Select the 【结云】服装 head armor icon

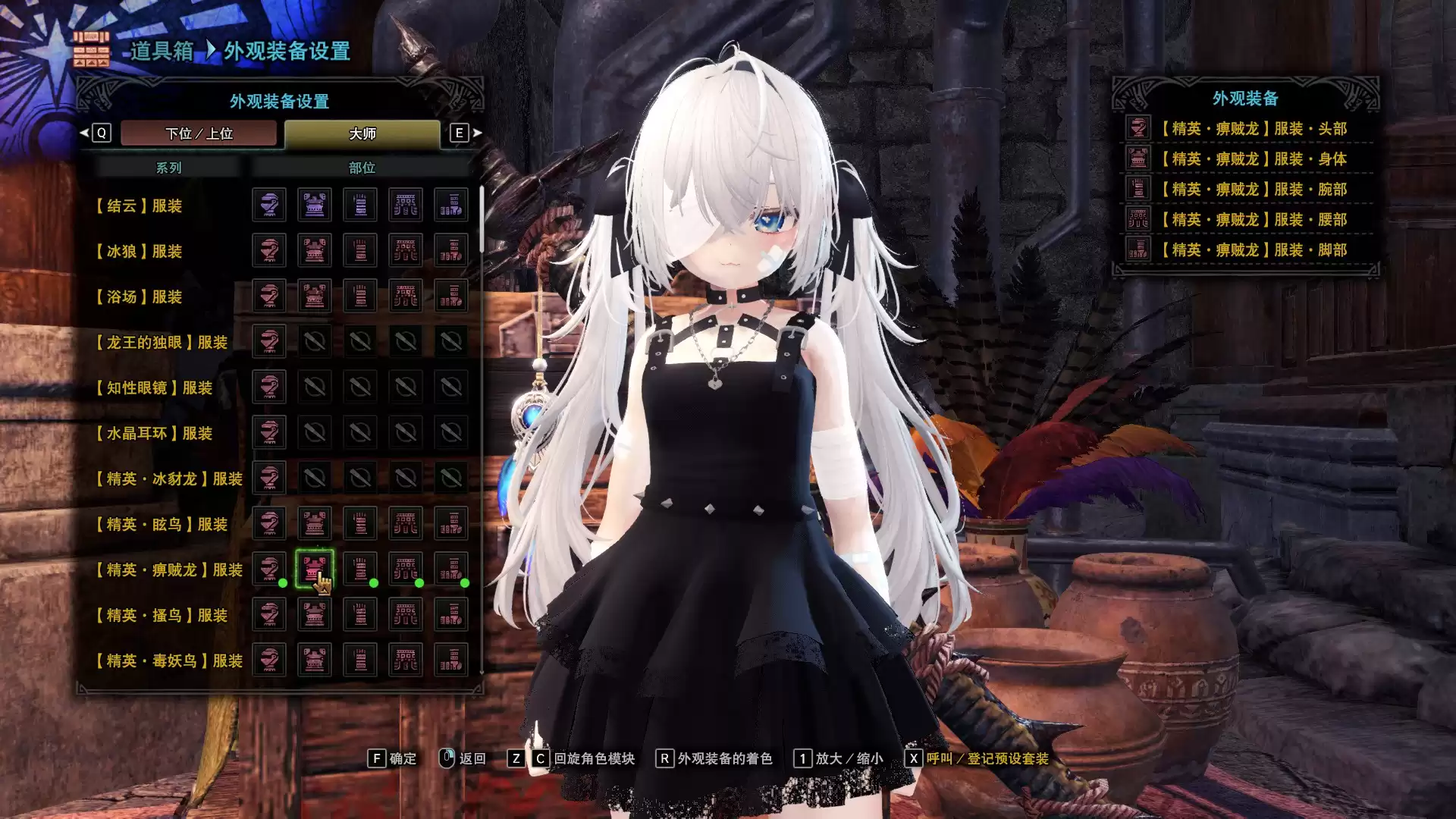coord(269,206)
